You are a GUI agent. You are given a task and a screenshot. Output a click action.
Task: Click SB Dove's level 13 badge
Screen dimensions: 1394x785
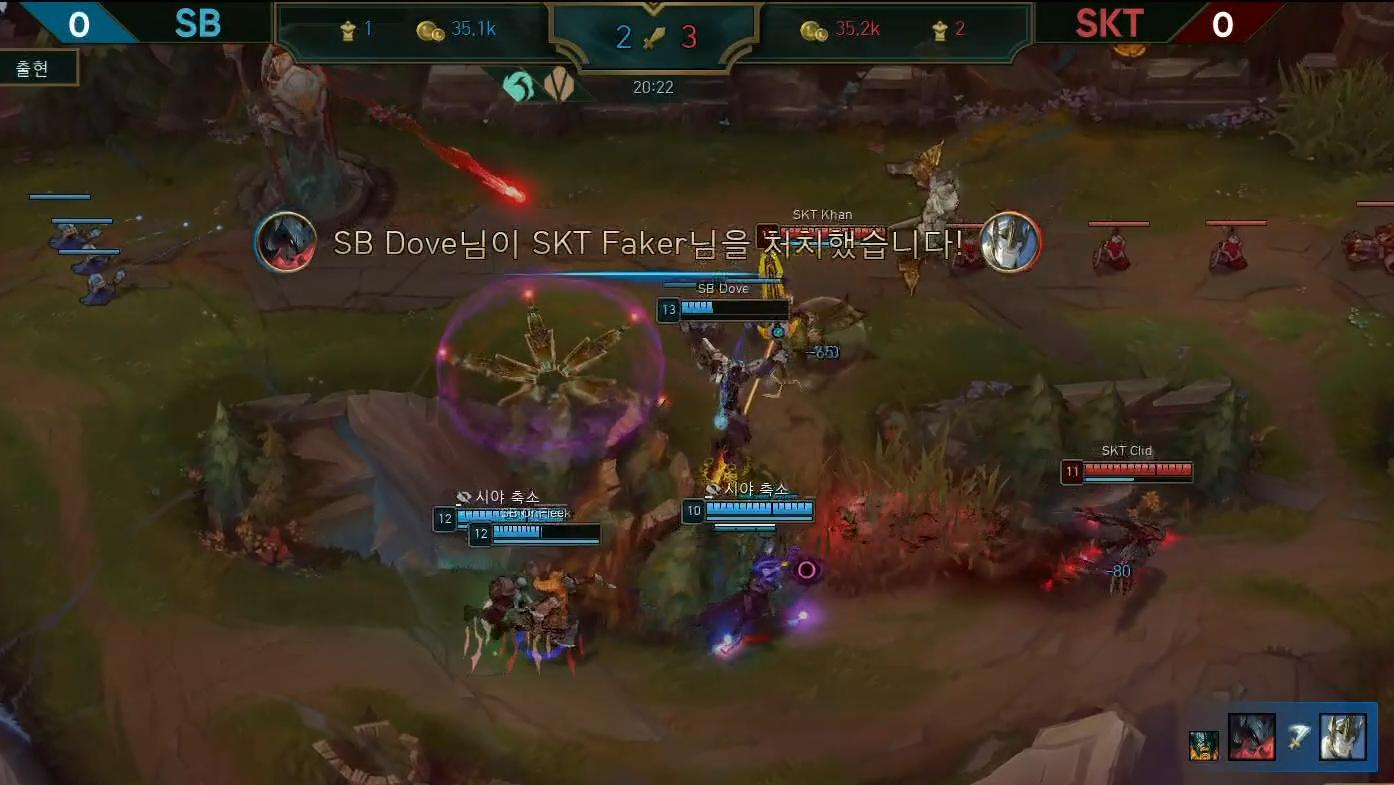(x=668, y=310)
